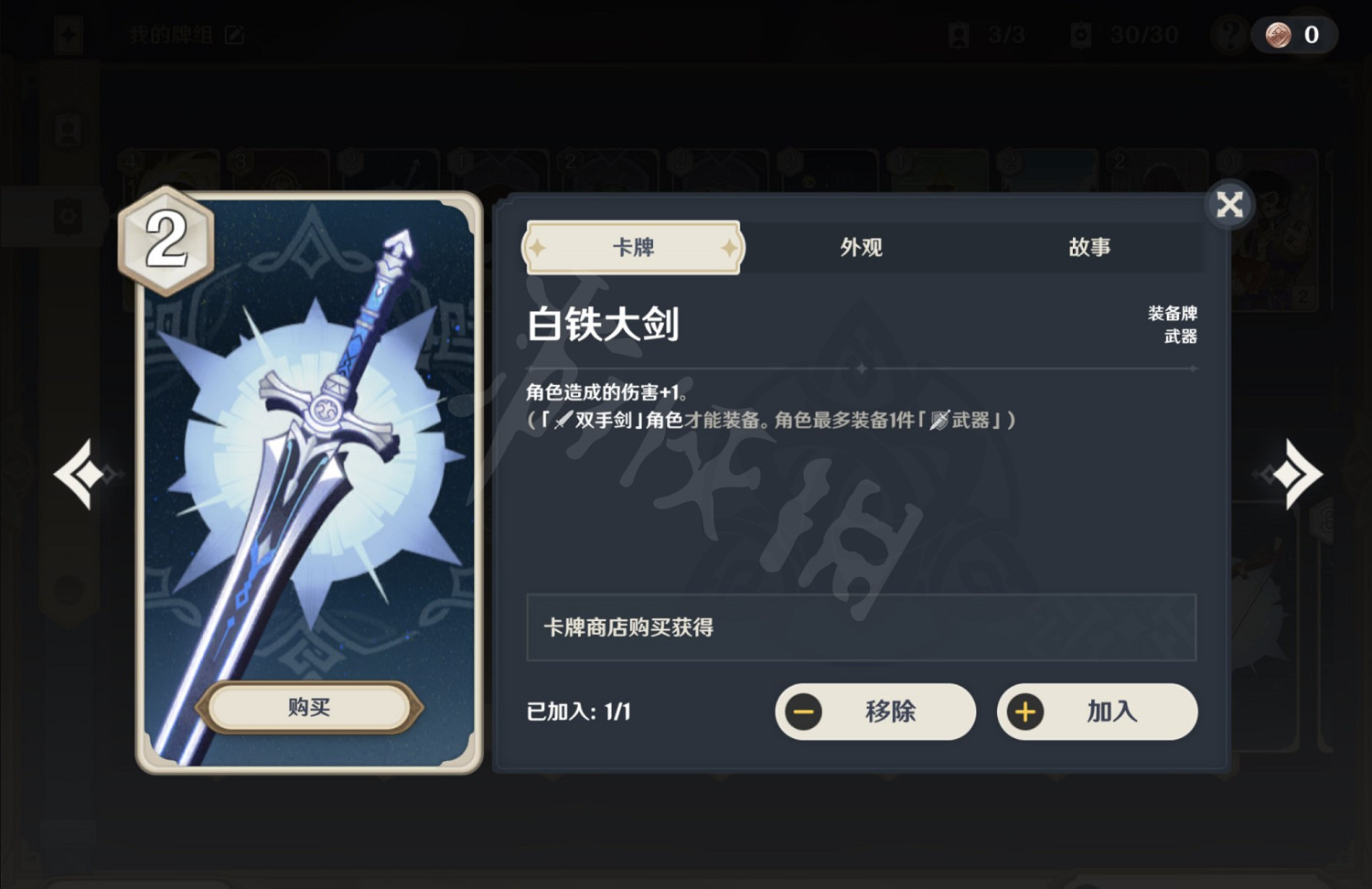Switch to the 外观 tab
This screenshot has height=889, width=1372.
861,247
